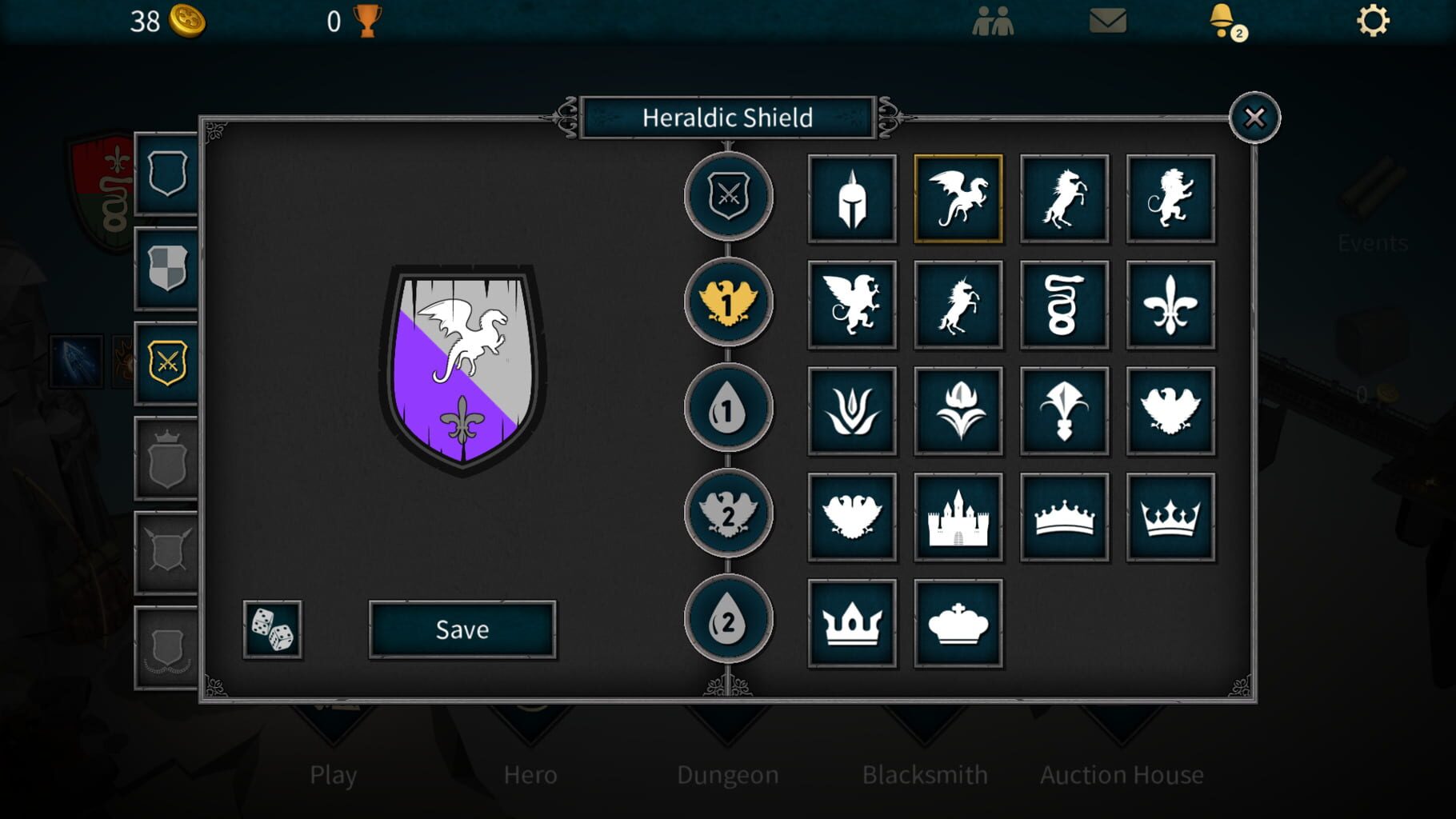Image resolution: width=1456 pixels, height=819 pixels.
Task: Select the castle emblem
Action: [x=958, y=516]
